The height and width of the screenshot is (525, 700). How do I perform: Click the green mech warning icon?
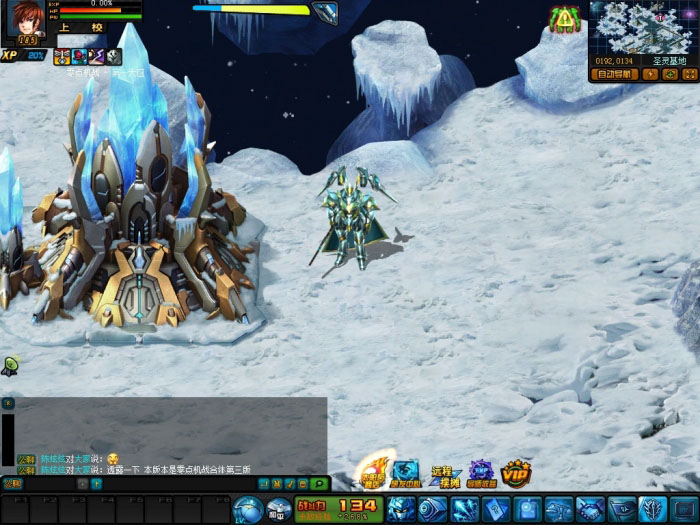(x=566, y=18)
